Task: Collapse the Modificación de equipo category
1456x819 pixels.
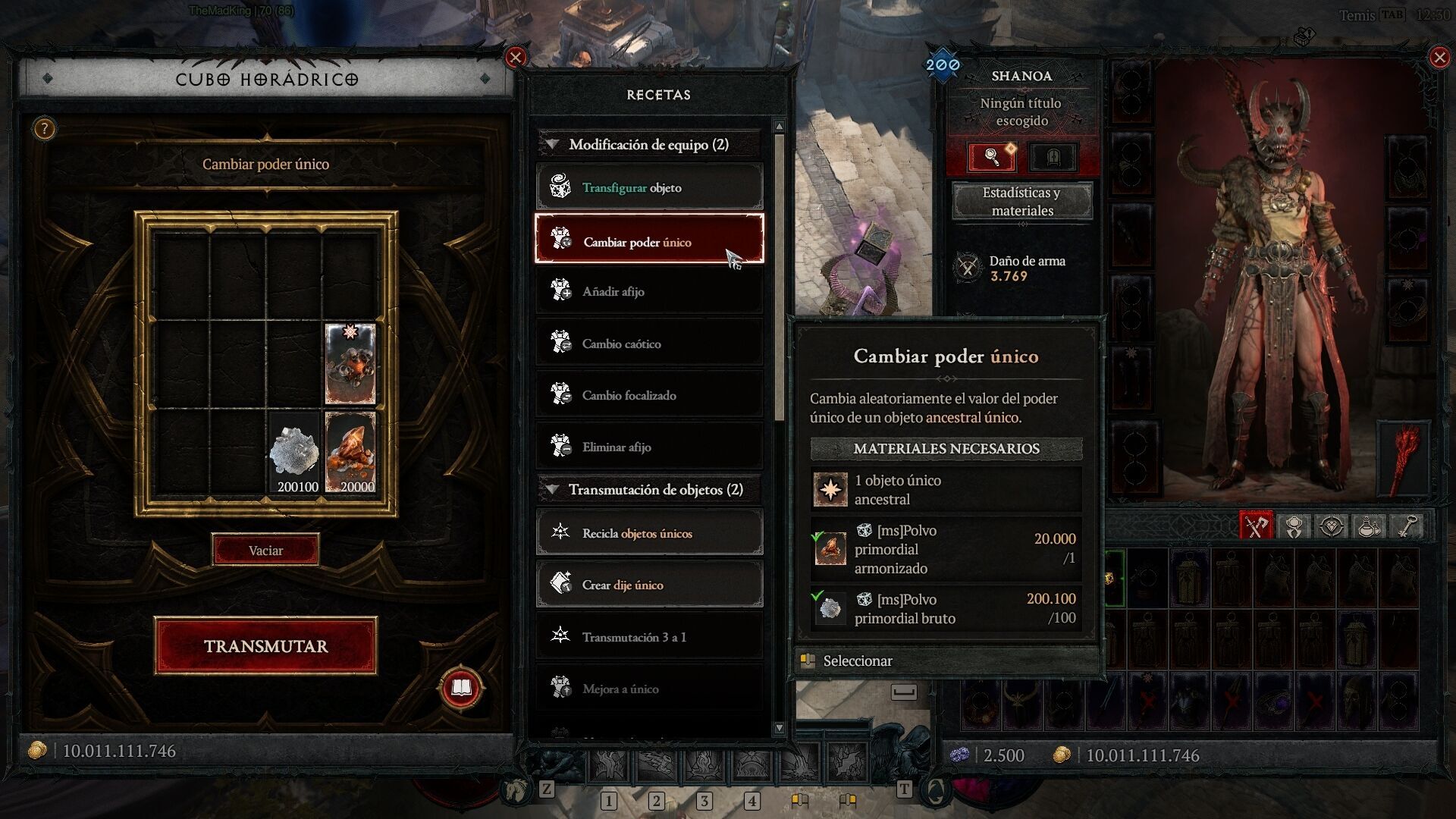Action: point(553,144)
